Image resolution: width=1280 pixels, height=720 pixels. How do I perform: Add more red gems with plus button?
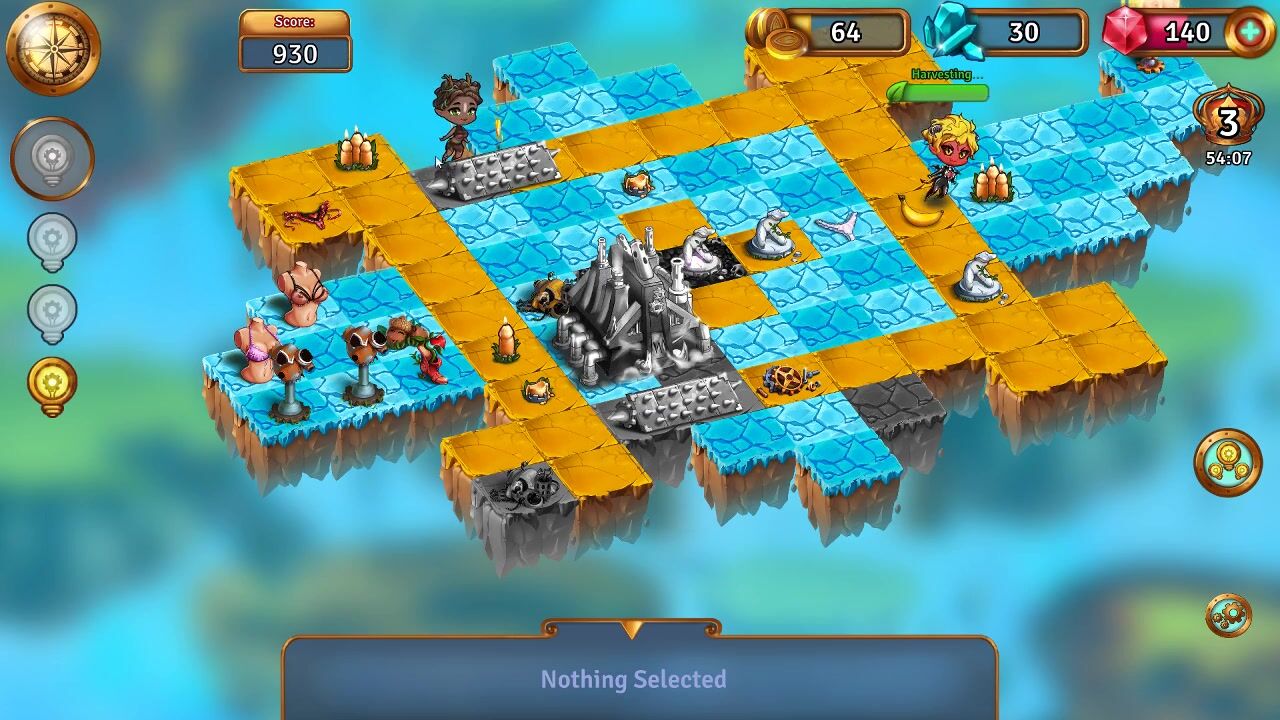[x=1250, y=32]
